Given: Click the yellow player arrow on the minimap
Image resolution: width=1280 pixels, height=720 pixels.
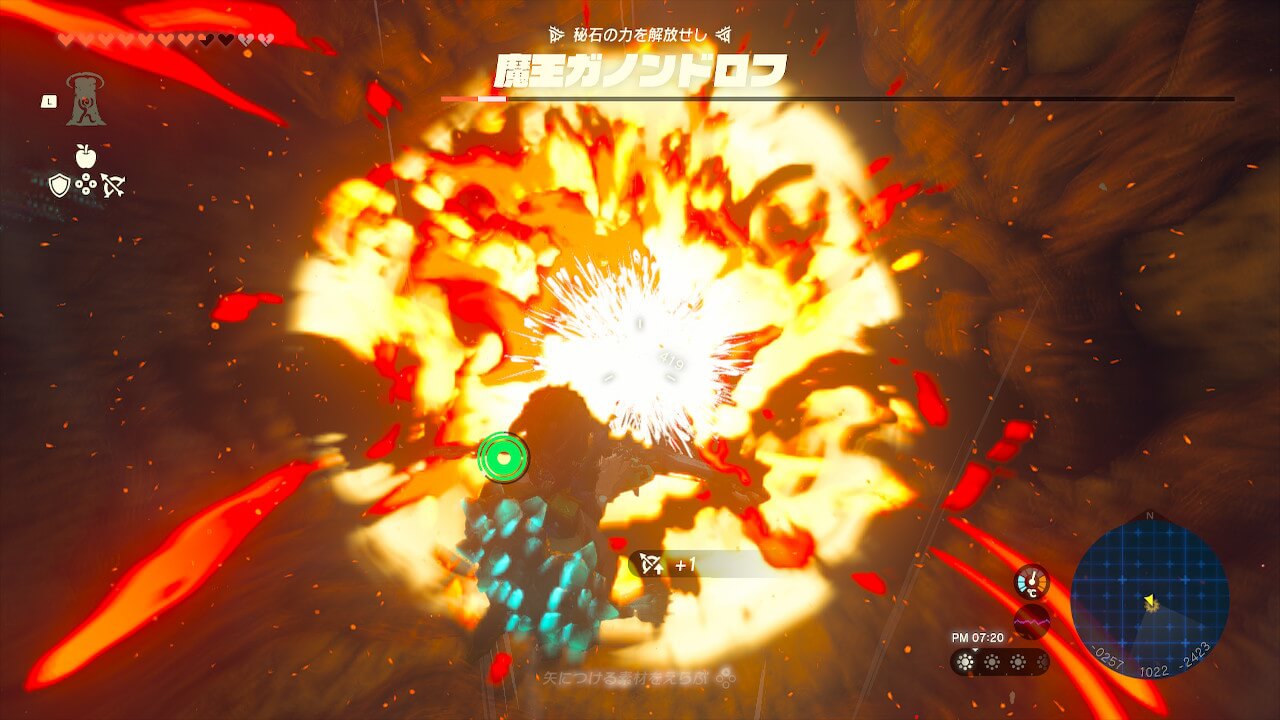Looking at the screenshot, I should coord(1151,603).
